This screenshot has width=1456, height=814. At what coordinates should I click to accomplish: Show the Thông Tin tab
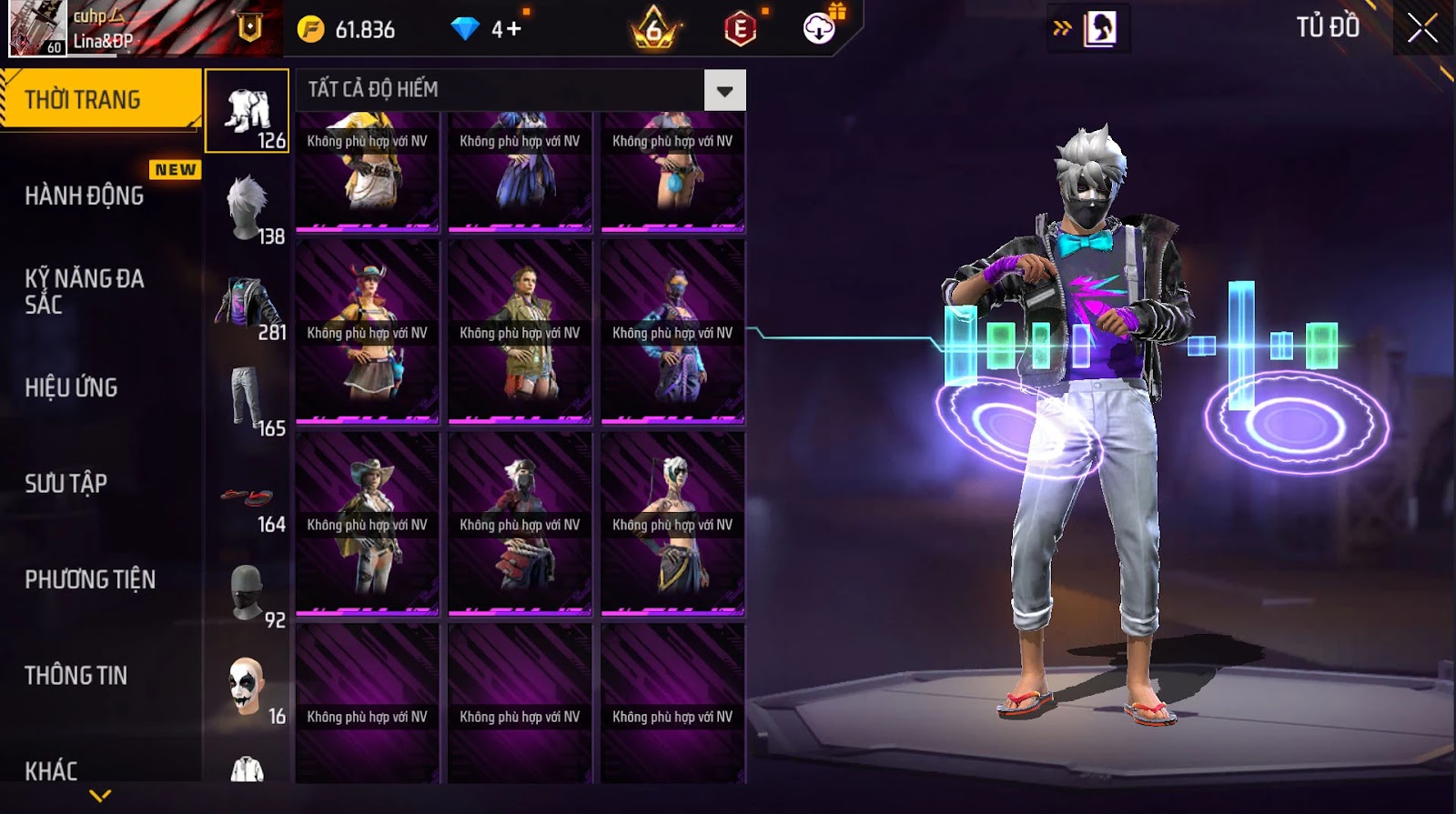click(x=76, y=675)
